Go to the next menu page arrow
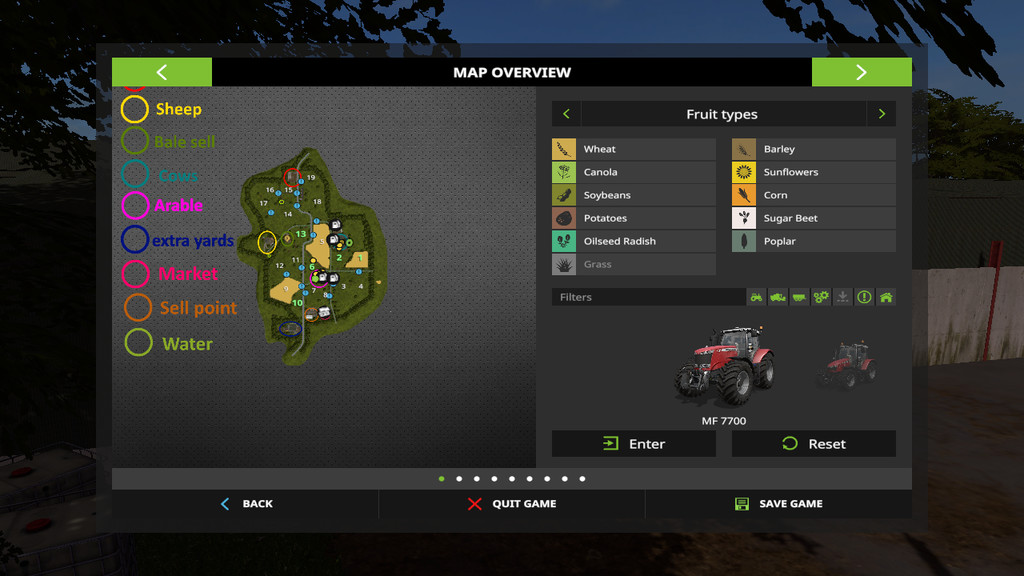The width and height of the screenshot is (1024, 576). (861, 72)
